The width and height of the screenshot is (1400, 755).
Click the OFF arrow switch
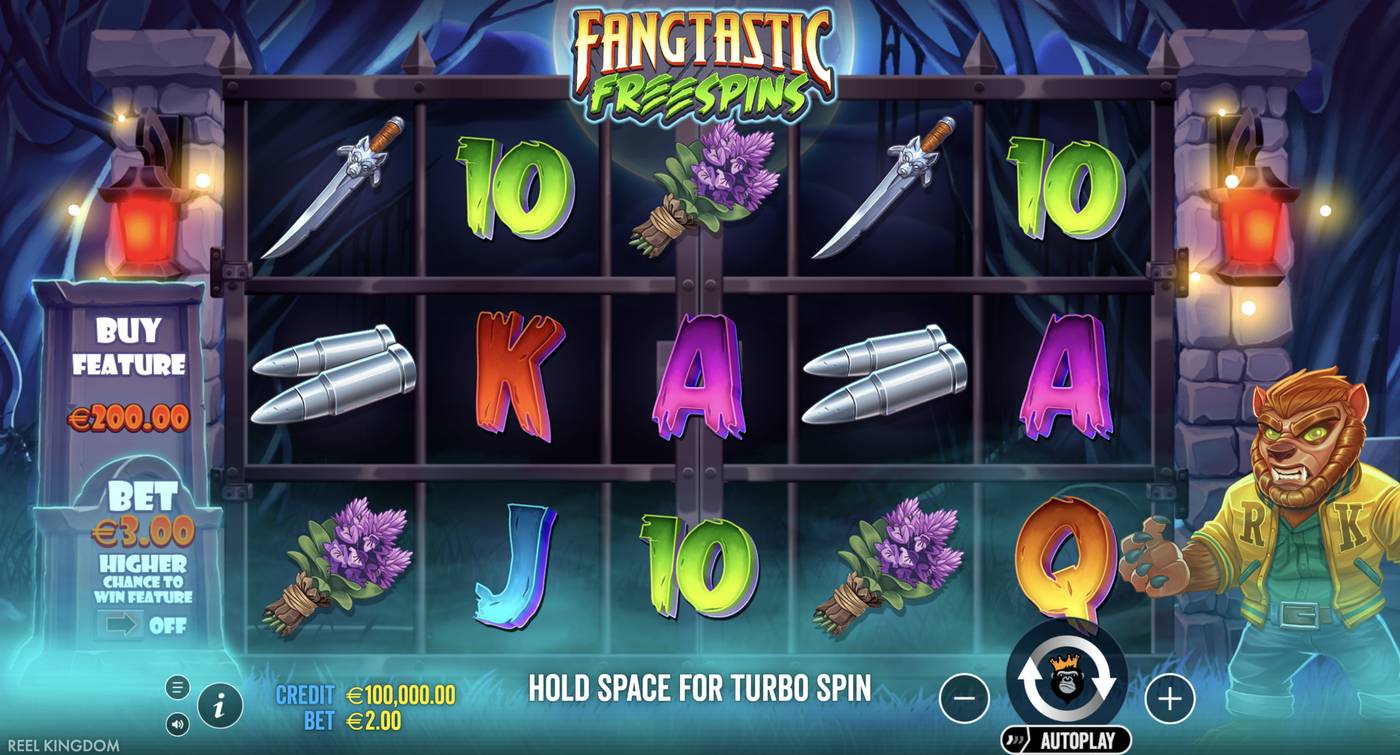point(120,625)
